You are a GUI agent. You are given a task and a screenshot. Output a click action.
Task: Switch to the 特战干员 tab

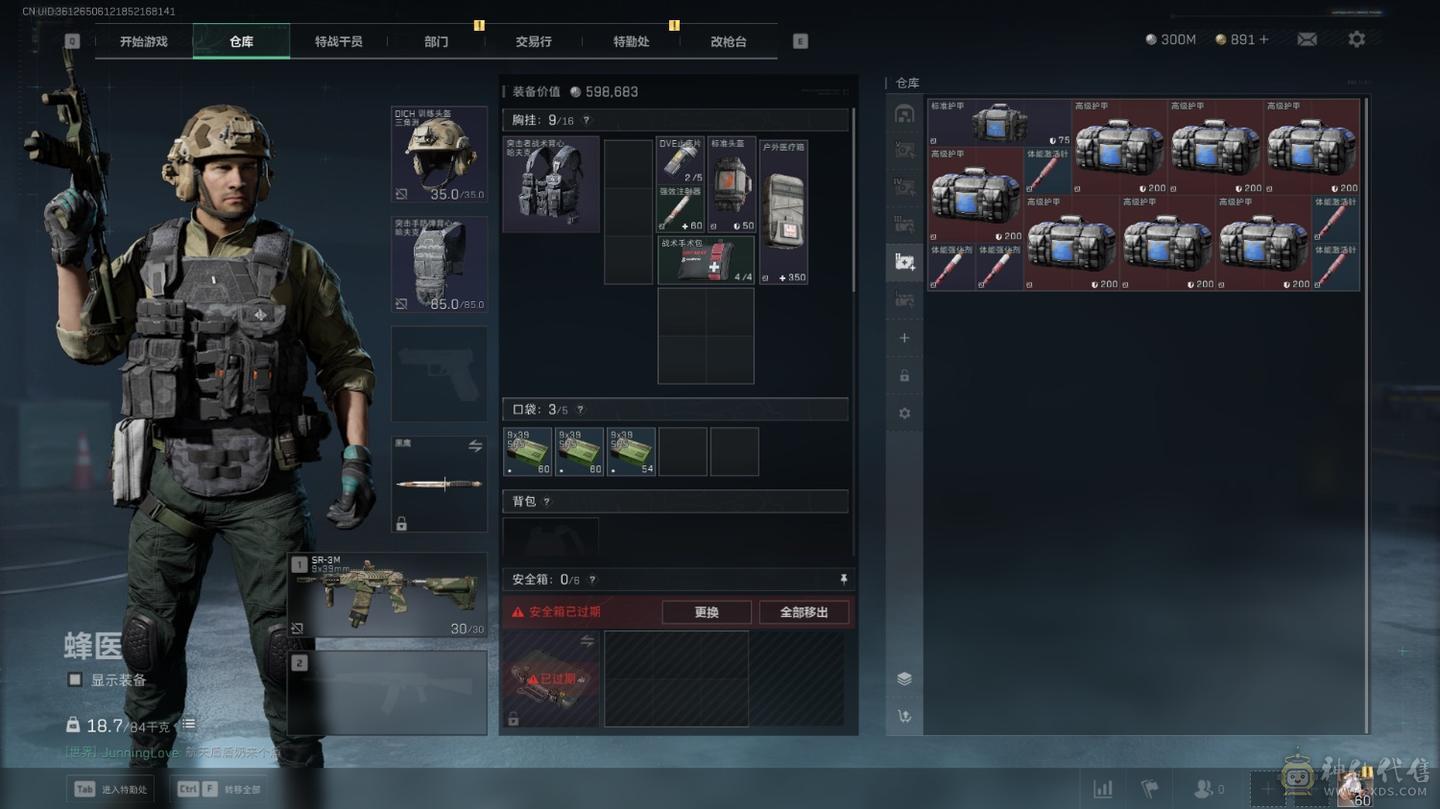338,41
